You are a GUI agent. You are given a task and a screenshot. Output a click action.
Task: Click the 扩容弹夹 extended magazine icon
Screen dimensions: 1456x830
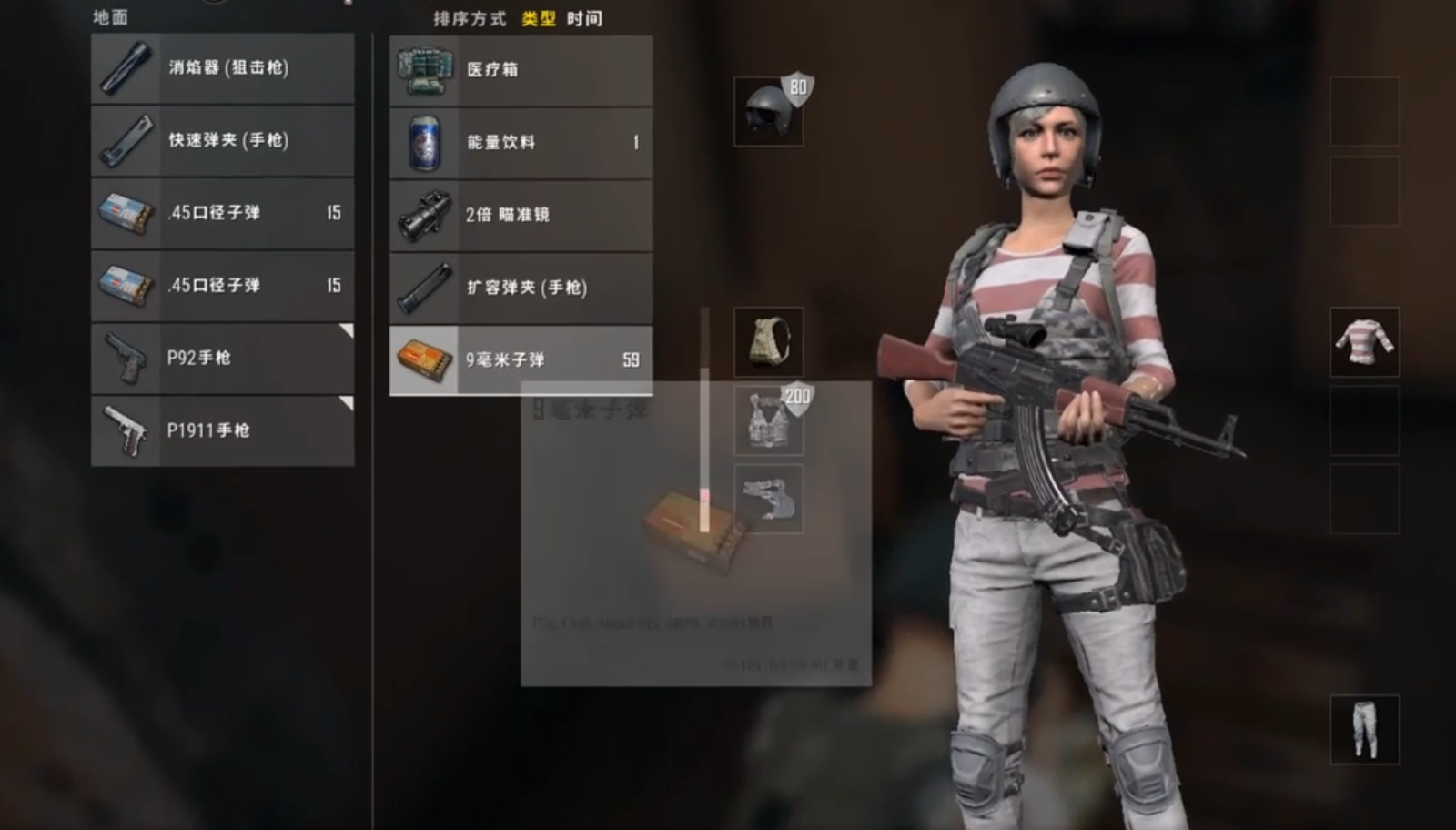[x=423, y=288]
